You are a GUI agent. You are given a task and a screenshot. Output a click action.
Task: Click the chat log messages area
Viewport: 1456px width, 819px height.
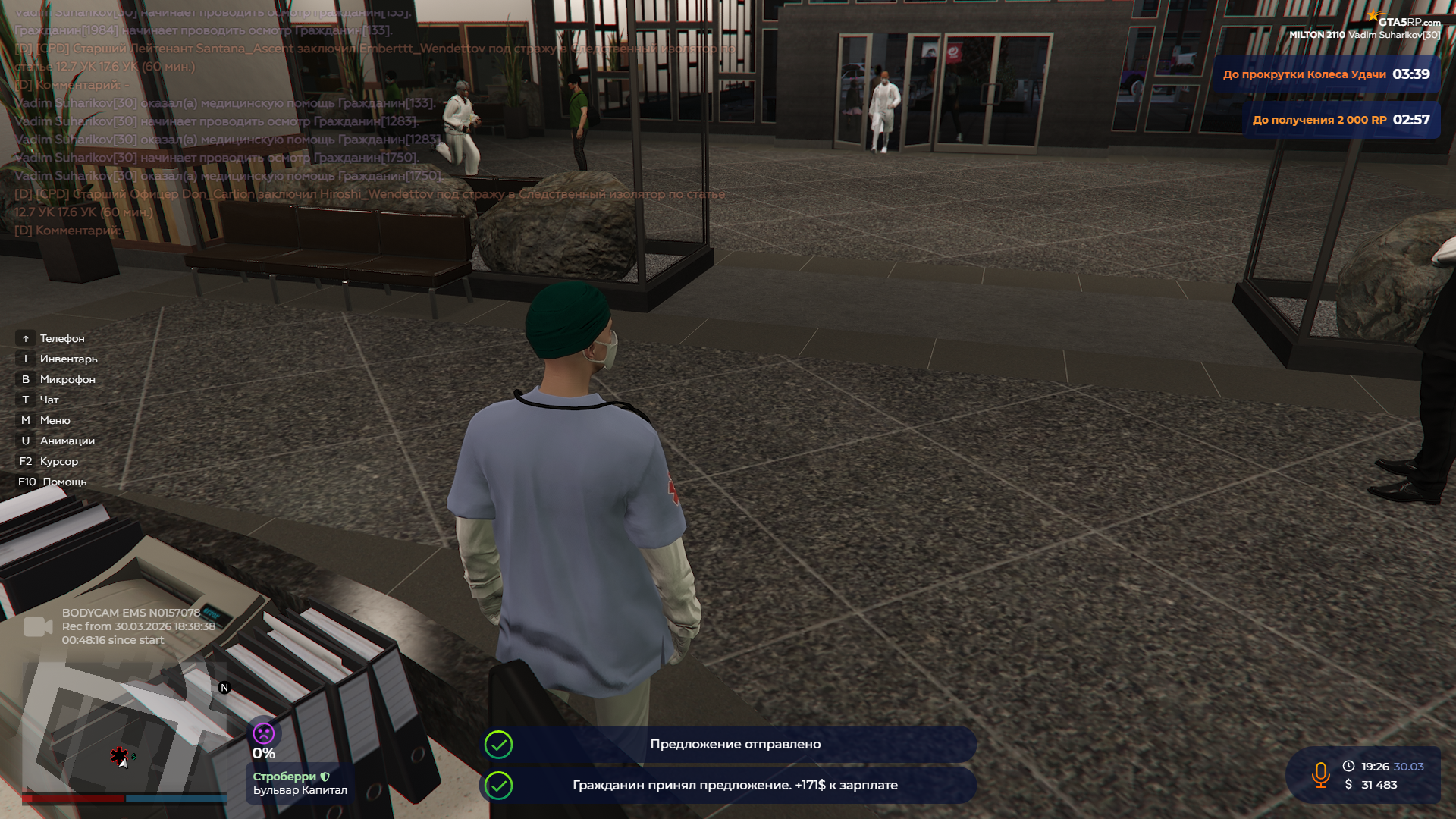[303, 121]
